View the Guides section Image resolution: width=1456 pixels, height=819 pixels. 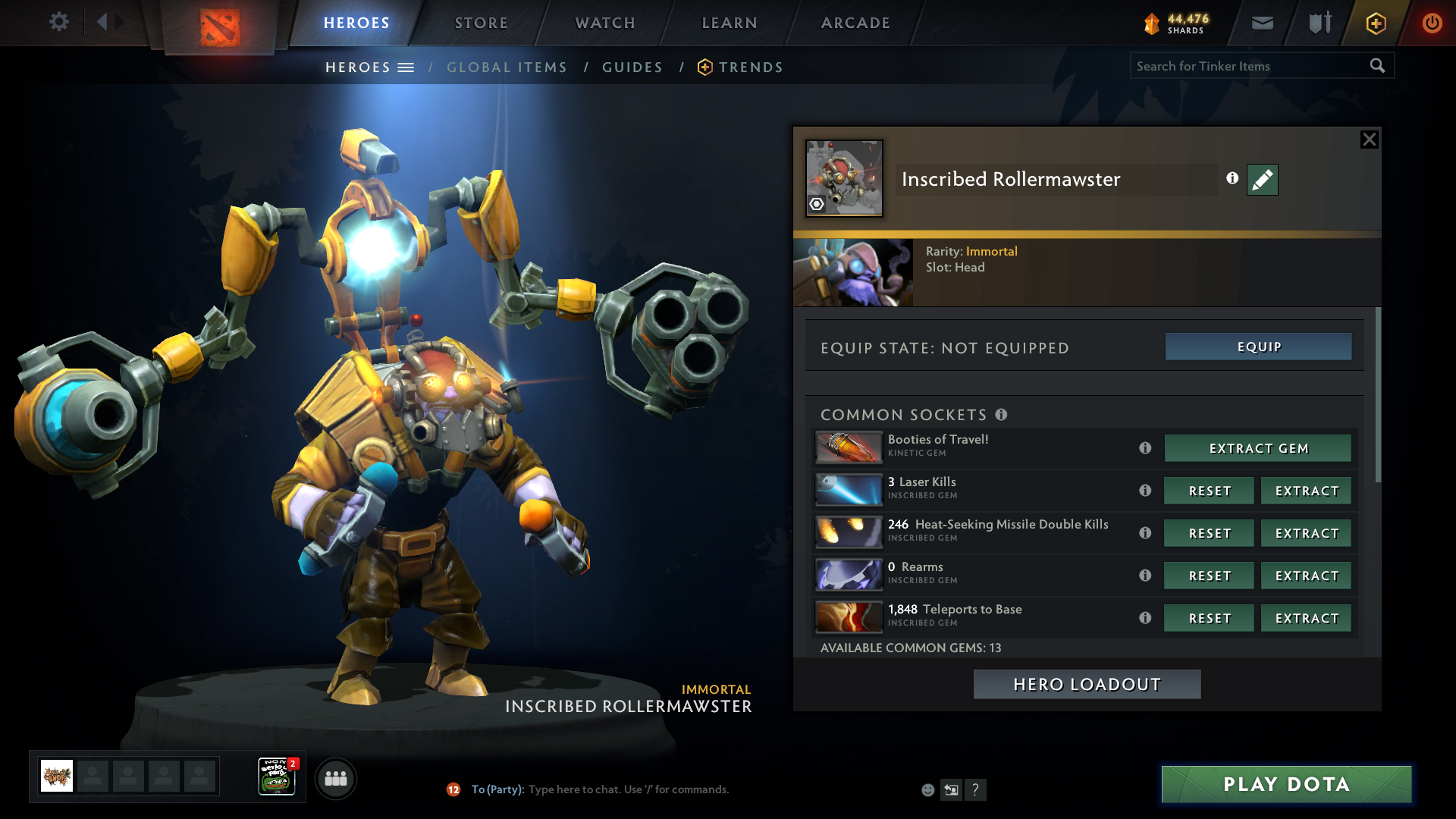[632, 67]
